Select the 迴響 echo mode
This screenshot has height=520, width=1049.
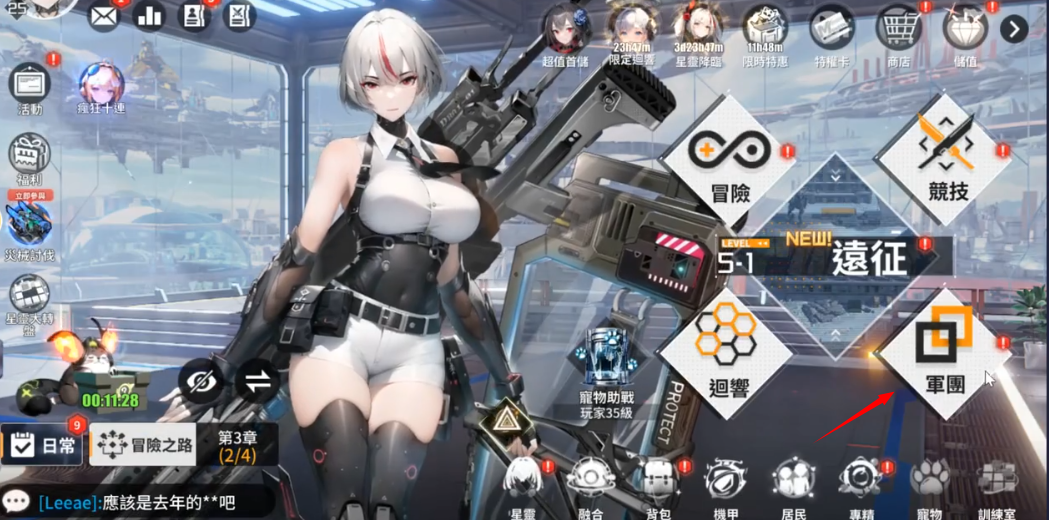pyautogui.click(x=726, y=355)
